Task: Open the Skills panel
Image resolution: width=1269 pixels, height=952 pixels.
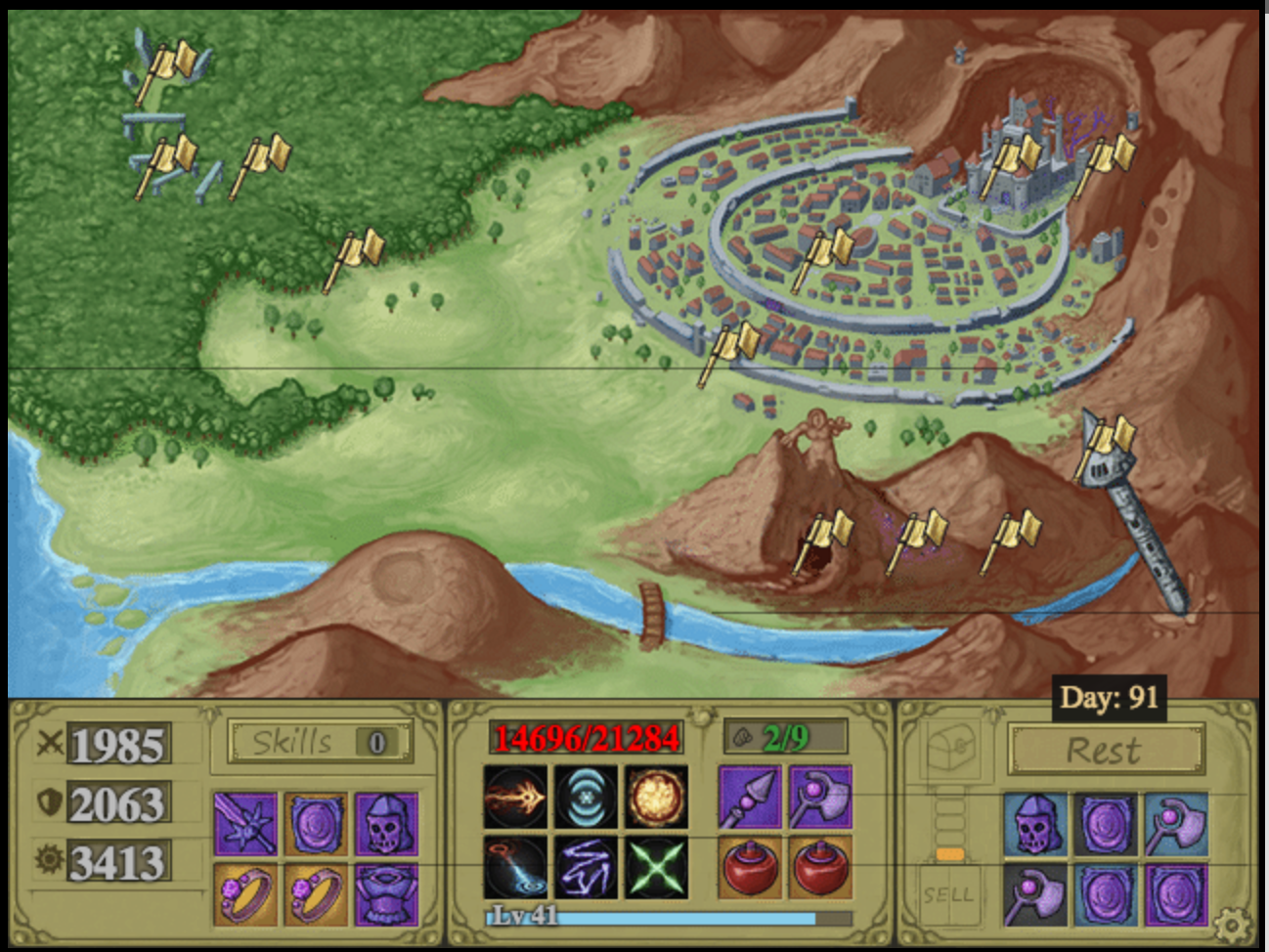Action: click(x=319, y=742)
